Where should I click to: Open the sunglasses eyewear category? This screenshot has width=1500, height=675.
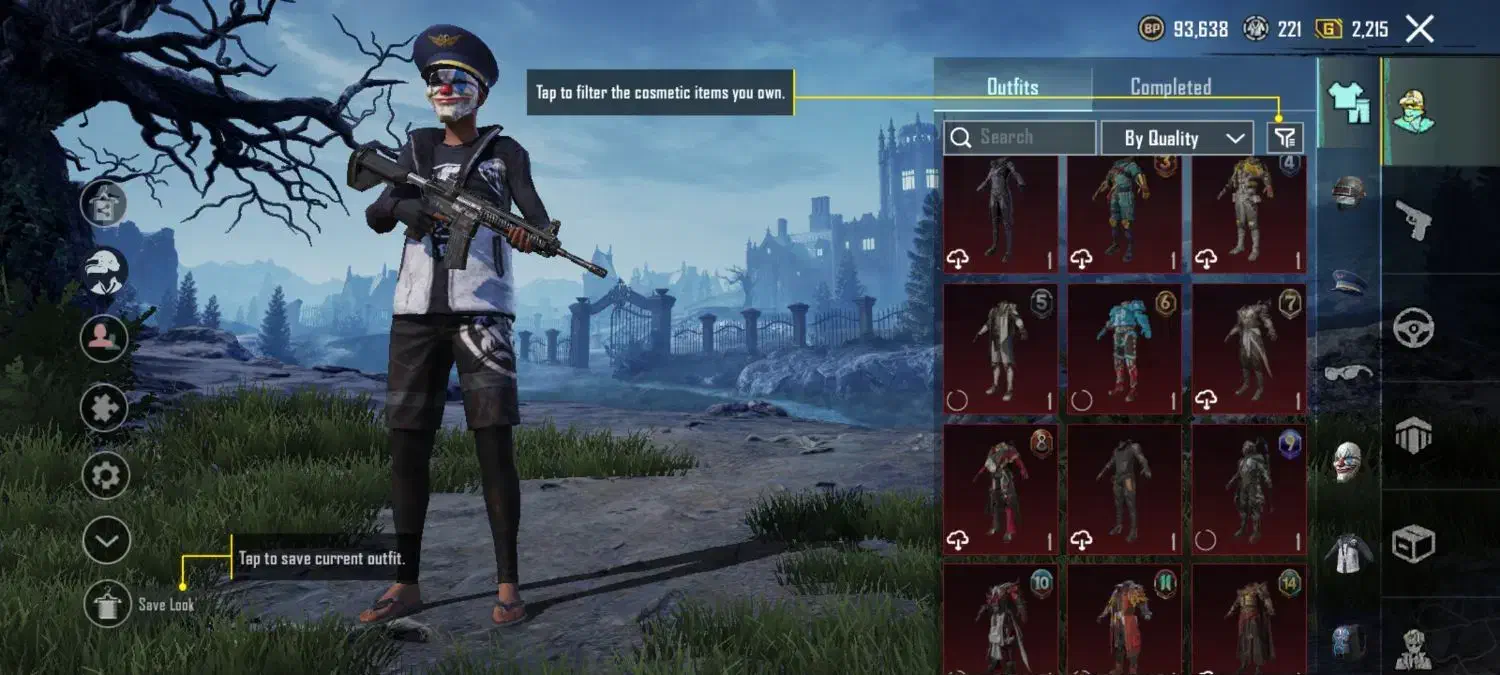click(1348, 373)
